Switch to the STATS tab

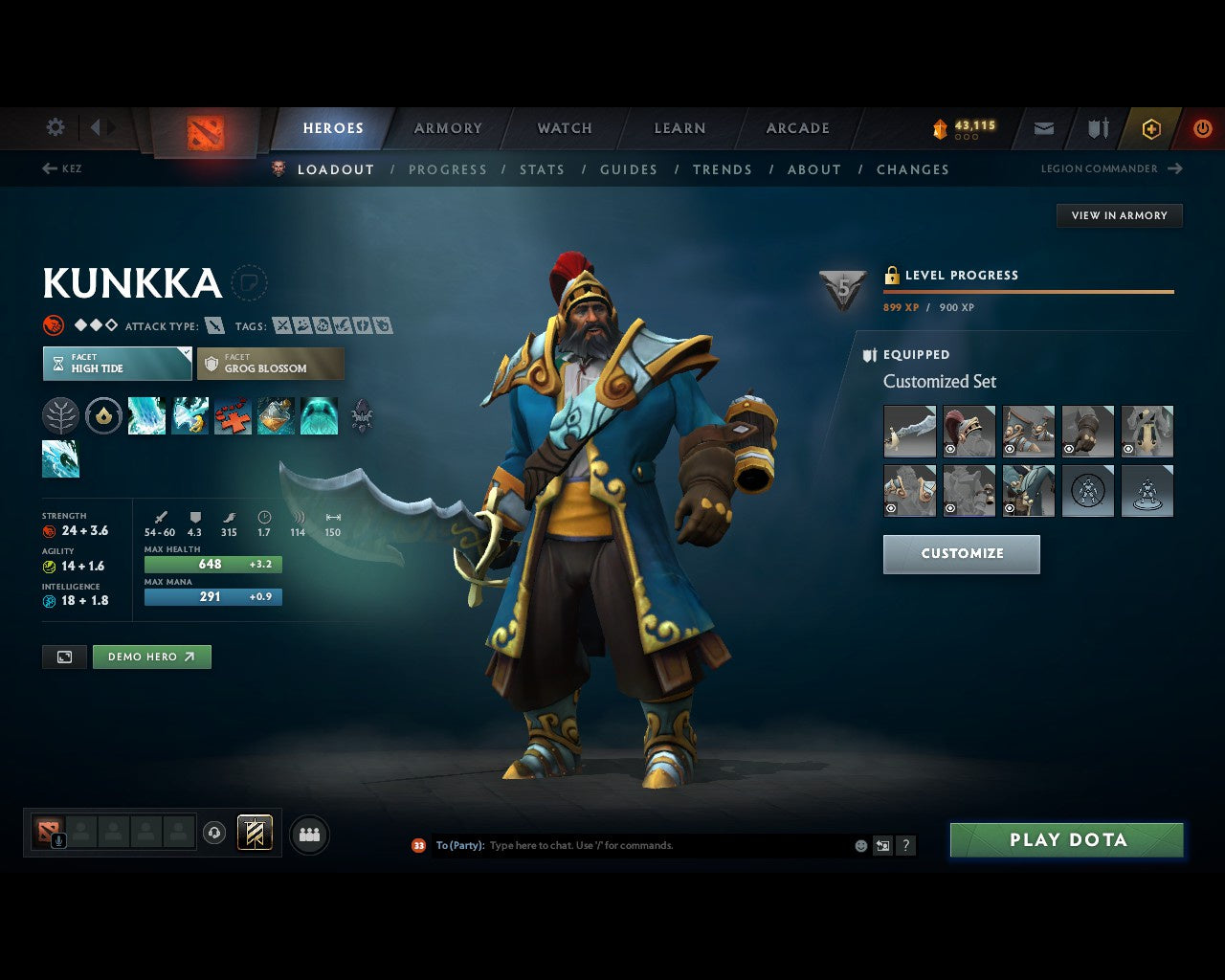542,169
